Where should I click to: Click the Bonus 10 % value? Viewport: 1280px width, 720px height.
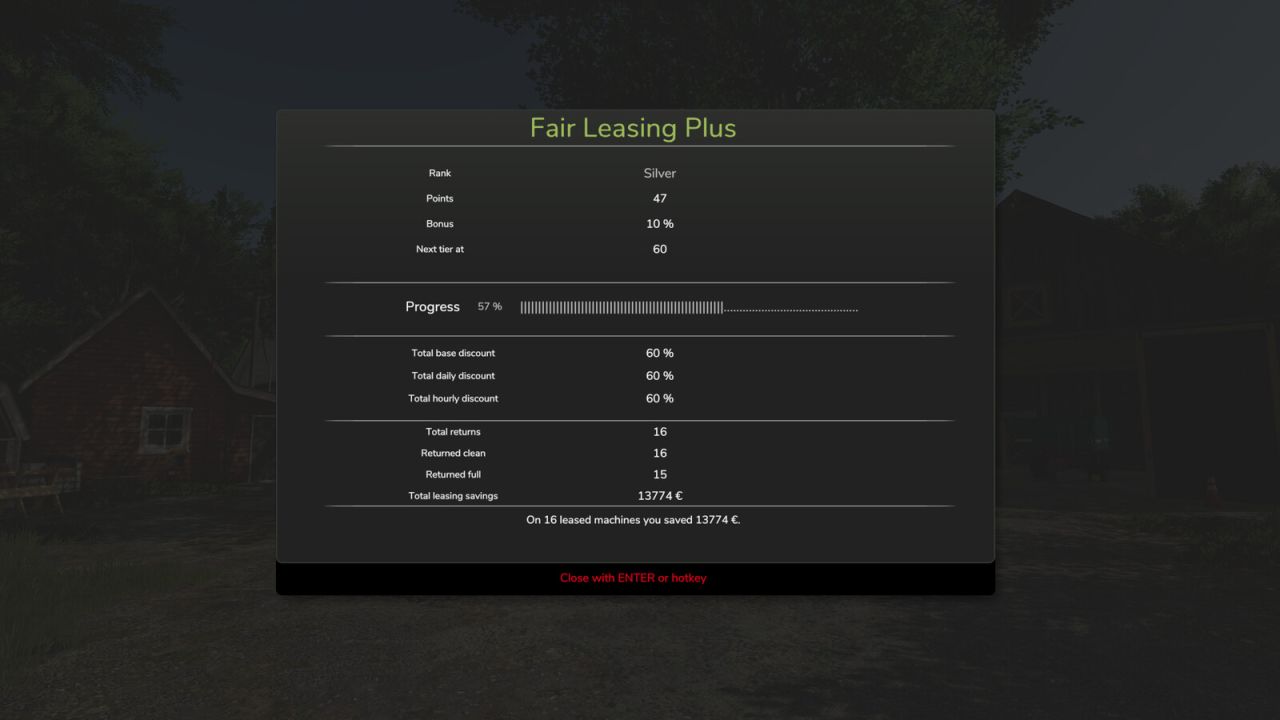tap(660, 223)
